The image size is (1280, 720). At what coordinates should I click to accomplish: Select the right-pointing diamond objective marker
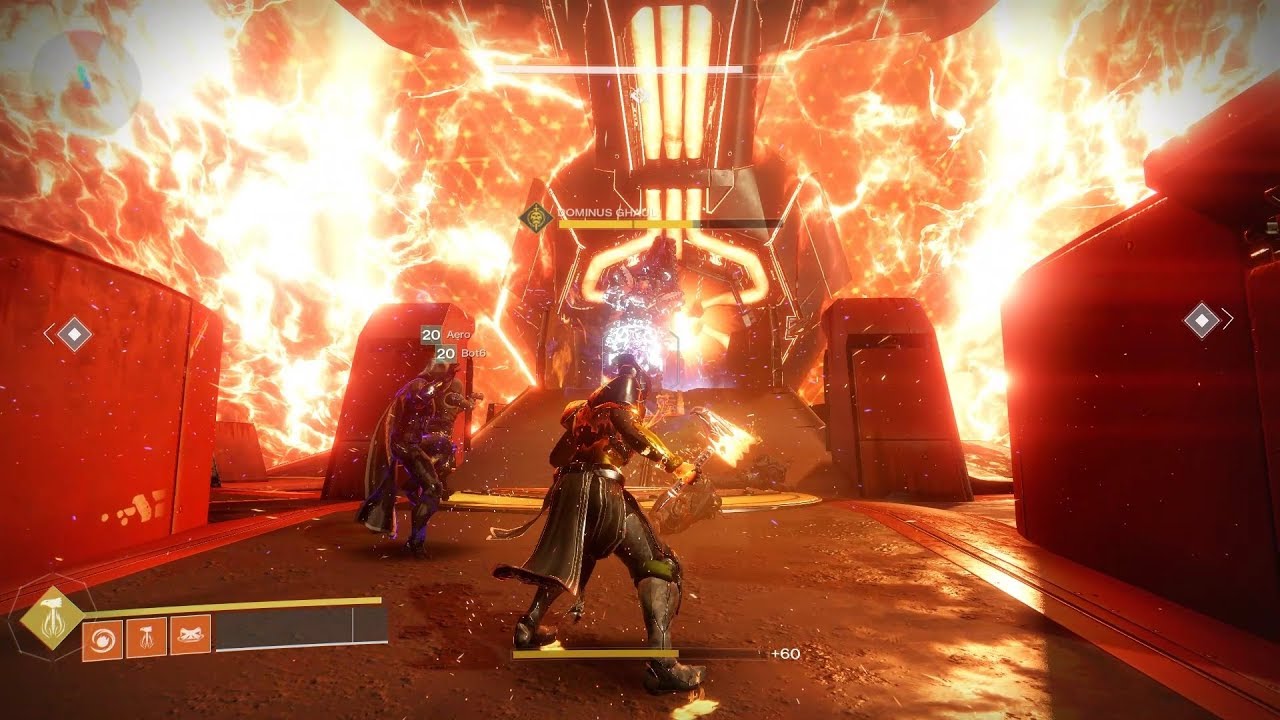point(1202,320)
